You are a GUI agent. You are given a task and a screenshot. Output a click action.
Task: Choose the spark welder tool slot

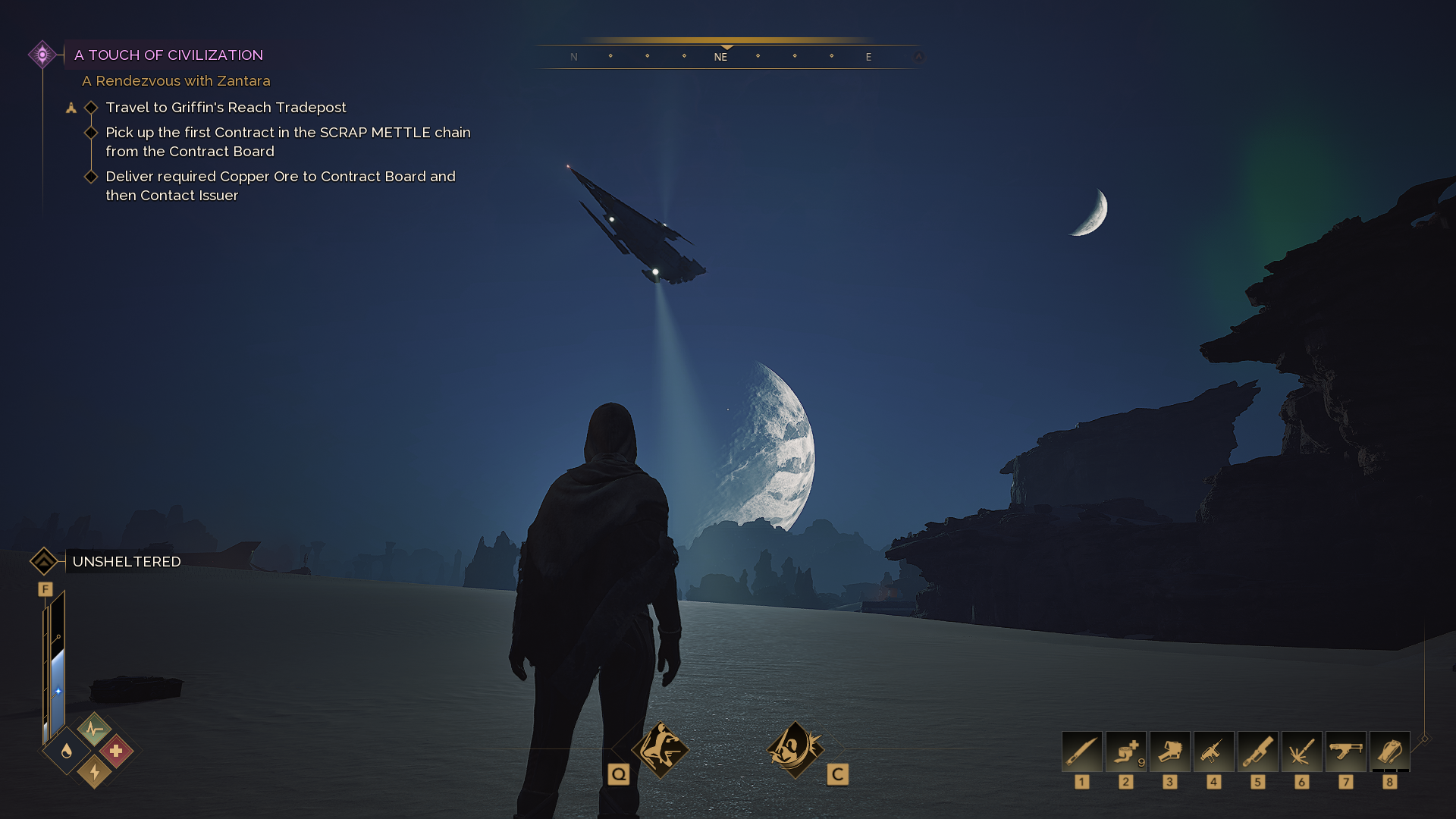tap(1302, 752)
